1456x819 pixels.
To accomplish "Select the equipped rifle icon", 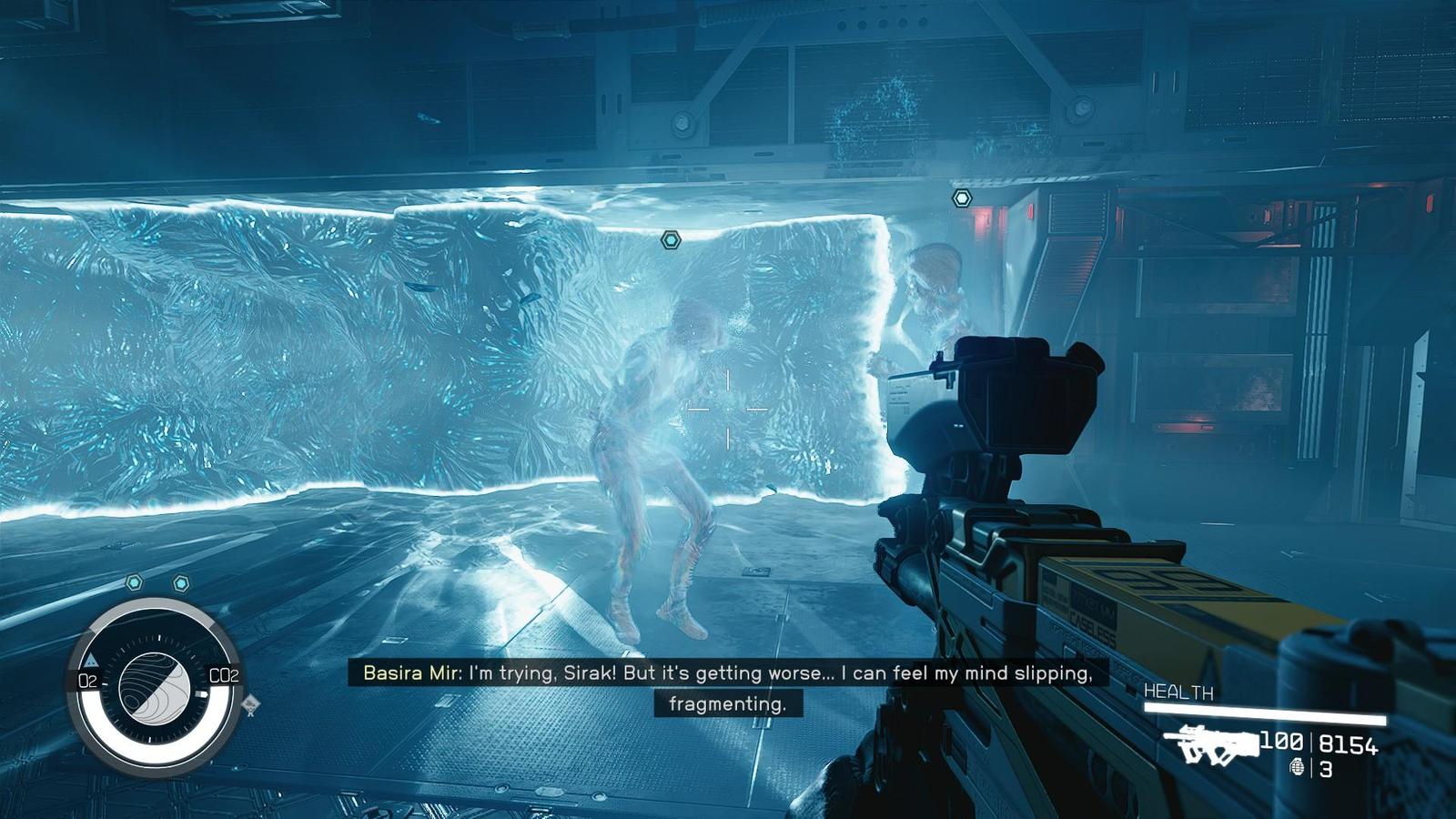I will [x=1212, y=744].
